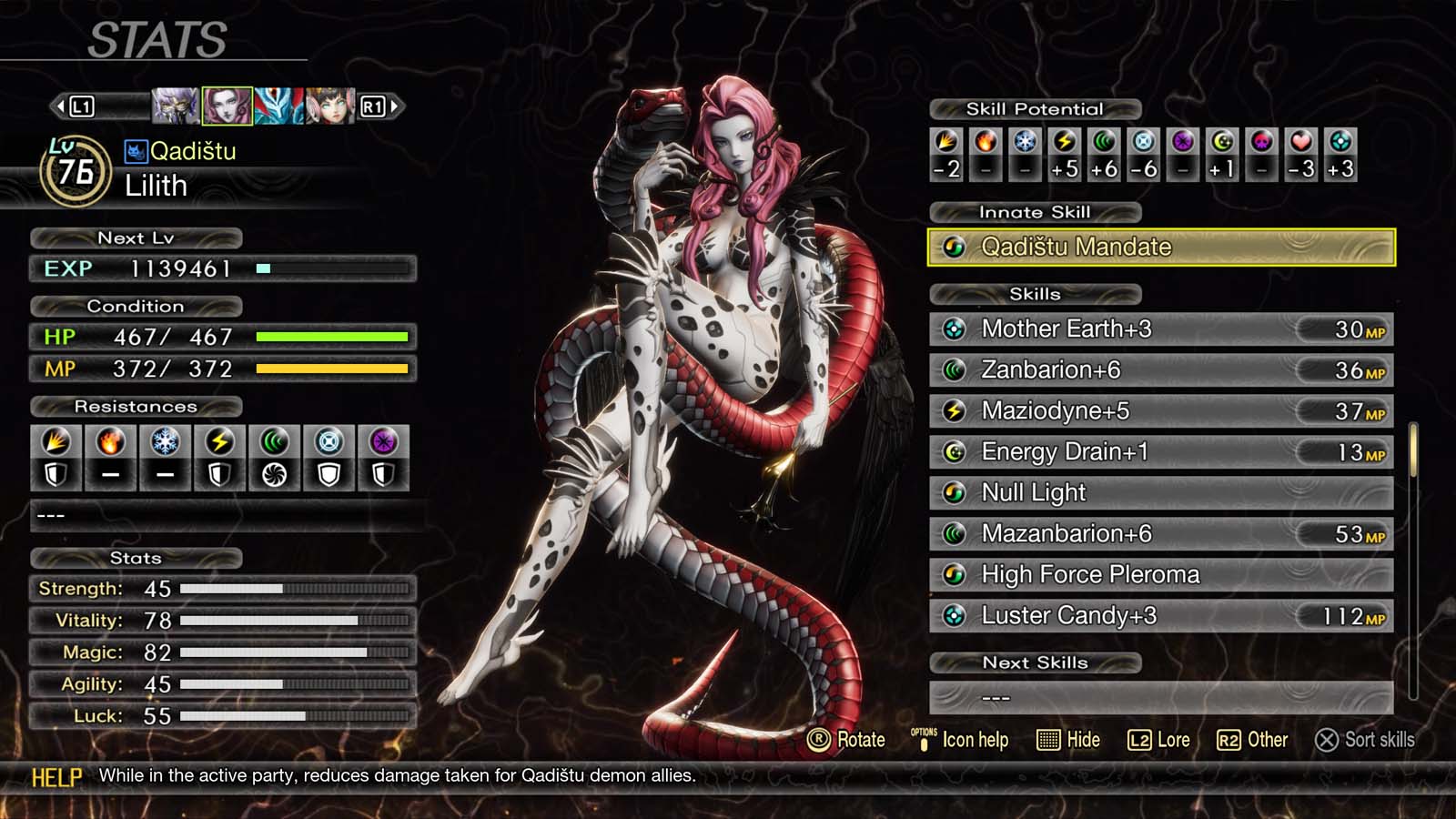Screen dimensions: 1456x819
Task: Expand the Next Skills section
Action: 1033,662
